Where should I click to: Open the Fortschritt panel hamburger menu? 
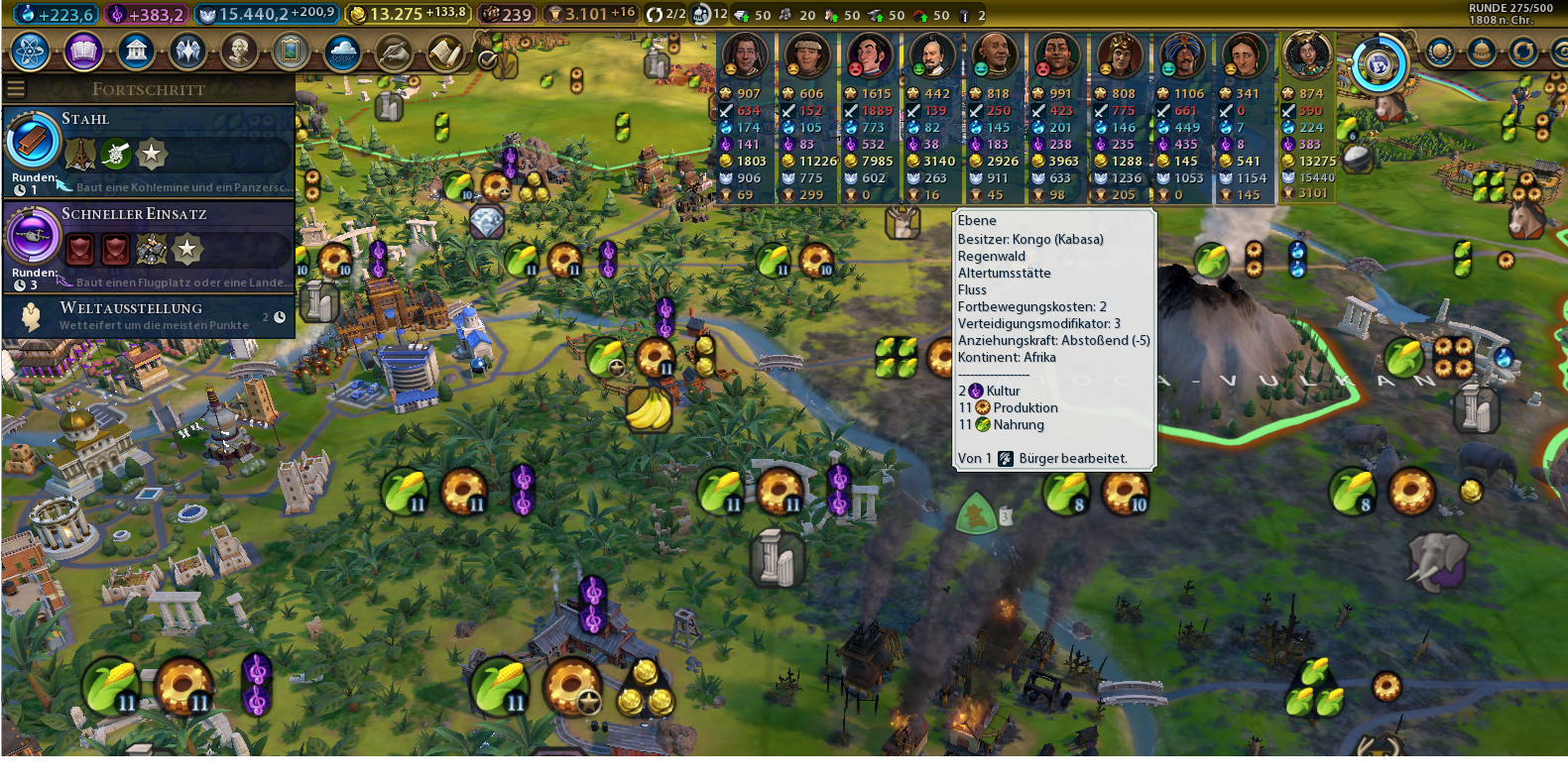16,89
